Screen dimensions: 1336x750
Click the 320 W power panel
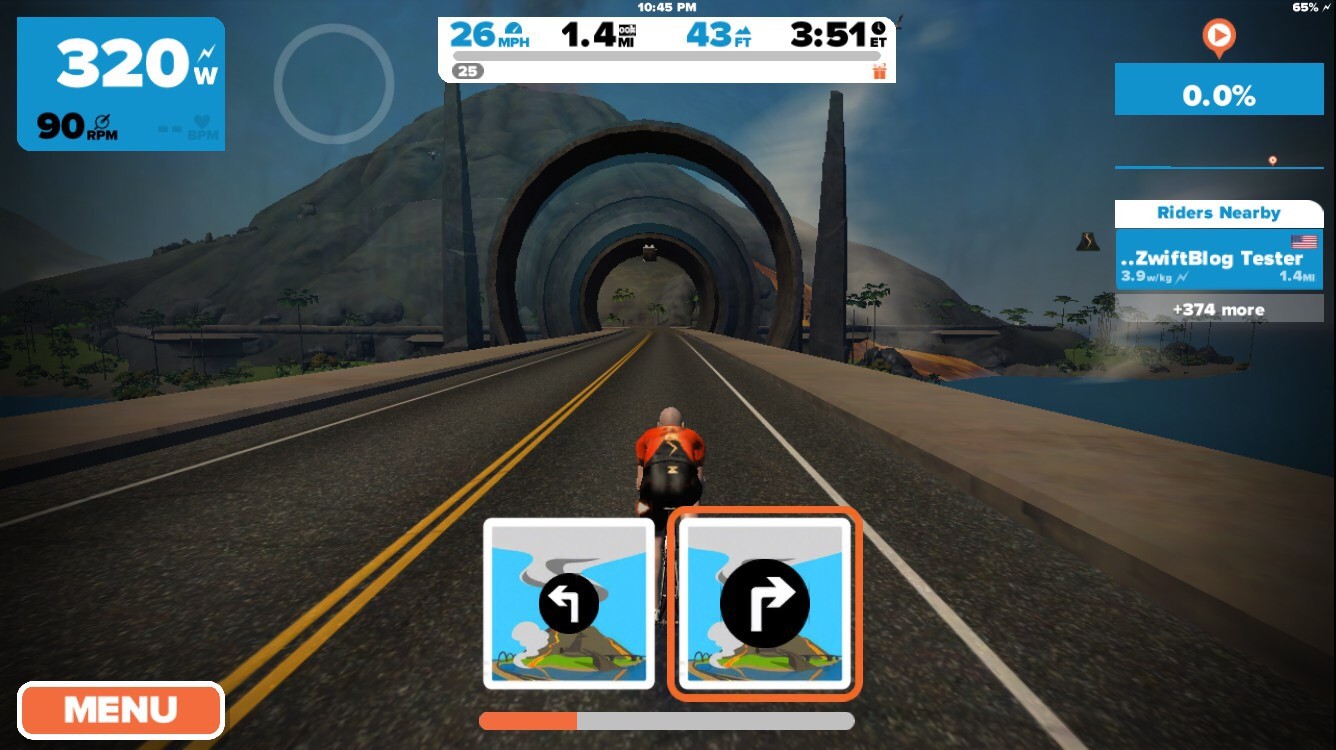tap(121, 84)
